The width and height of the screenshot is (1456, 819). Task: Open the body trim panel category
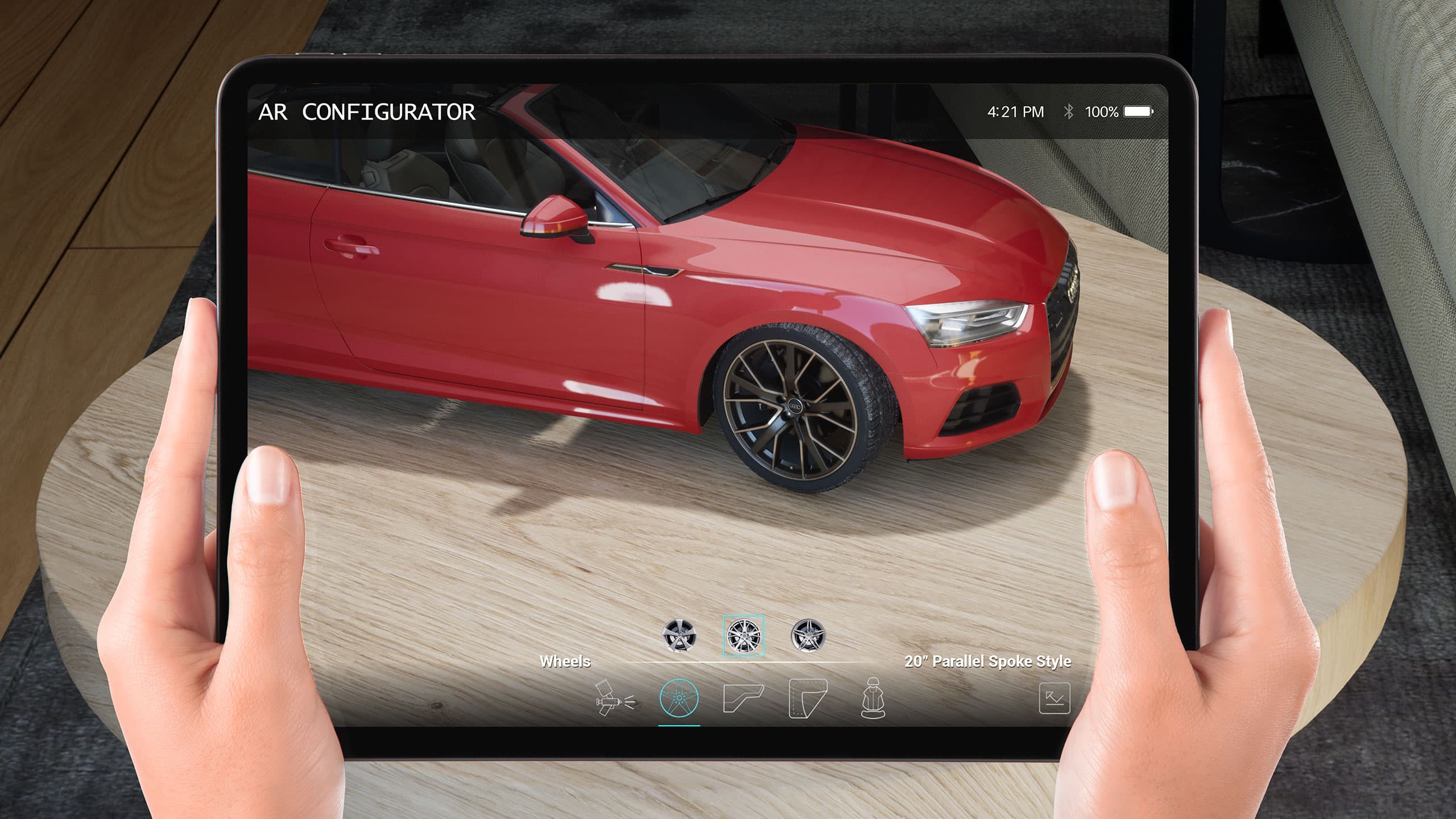click(743, 698)
